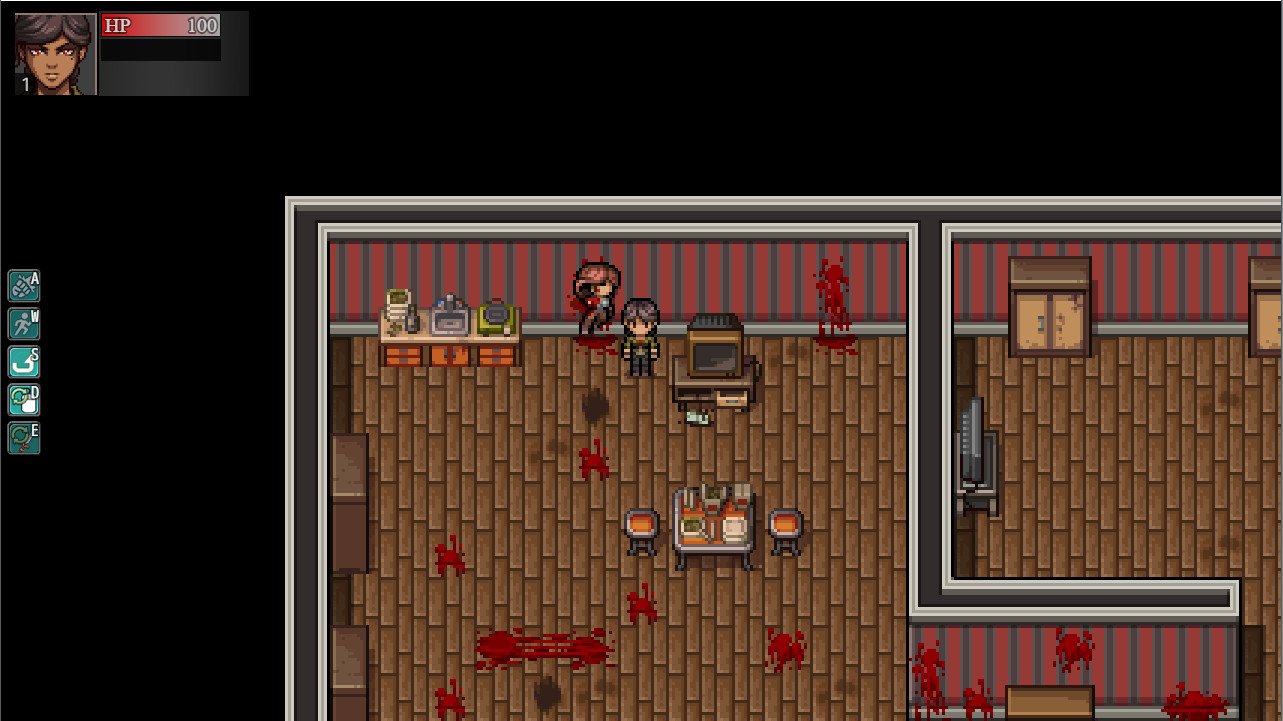Screen dimensions: 1283x721
Task: Open the character portrait
Action: tap(55, 50)
